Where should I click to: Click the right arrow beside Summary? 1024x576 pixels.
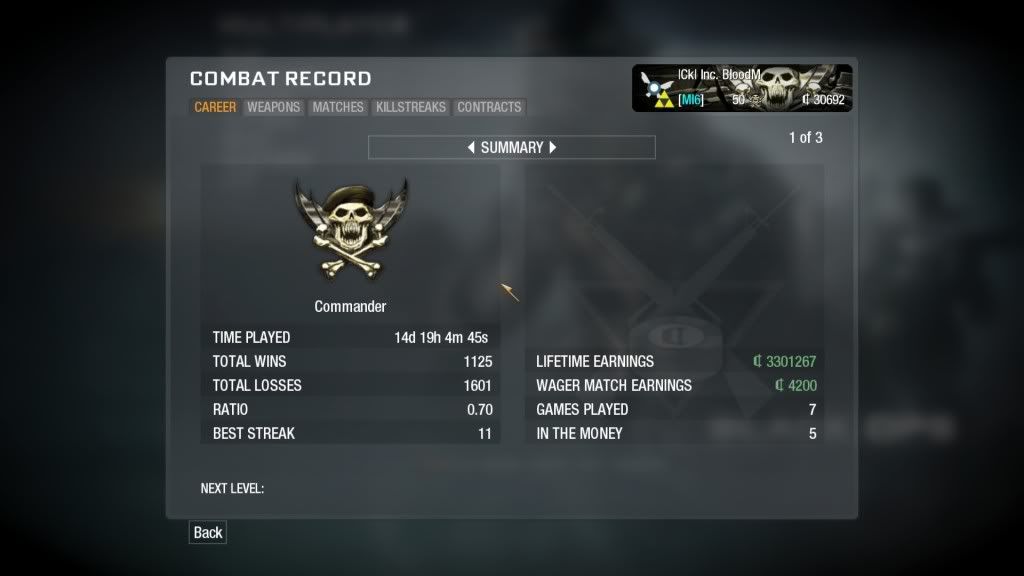coord(553,147)
